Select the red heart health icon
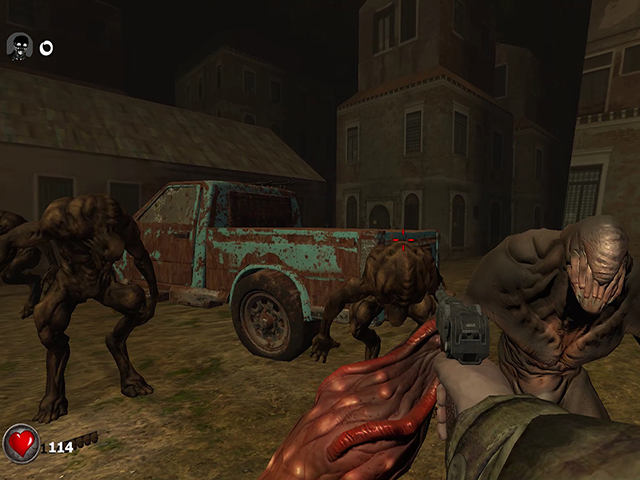640x480 pixels. pos(22,443)
